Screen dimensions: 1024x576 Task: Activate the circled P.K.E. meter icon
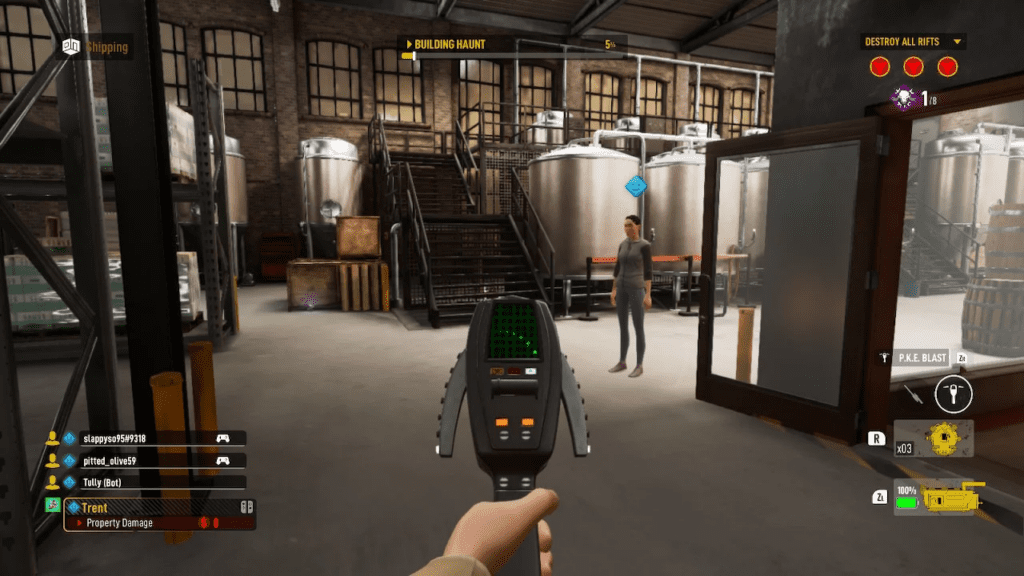pos(953,394)
